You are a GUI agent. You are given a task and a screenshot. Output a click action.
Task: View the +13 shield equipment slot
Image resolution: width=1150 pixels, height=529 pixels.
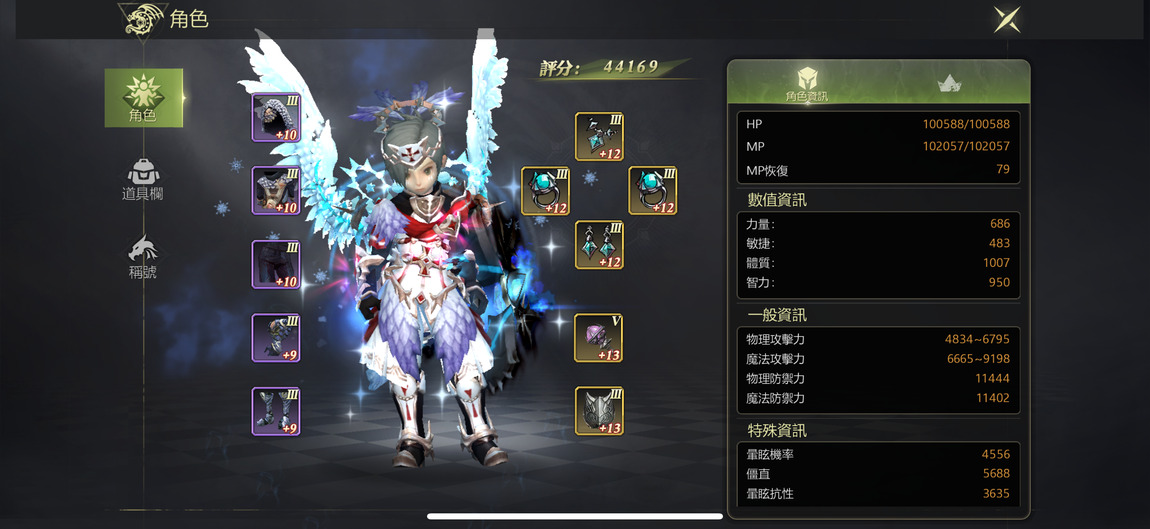pyautogui.click(x=599, y=411)
